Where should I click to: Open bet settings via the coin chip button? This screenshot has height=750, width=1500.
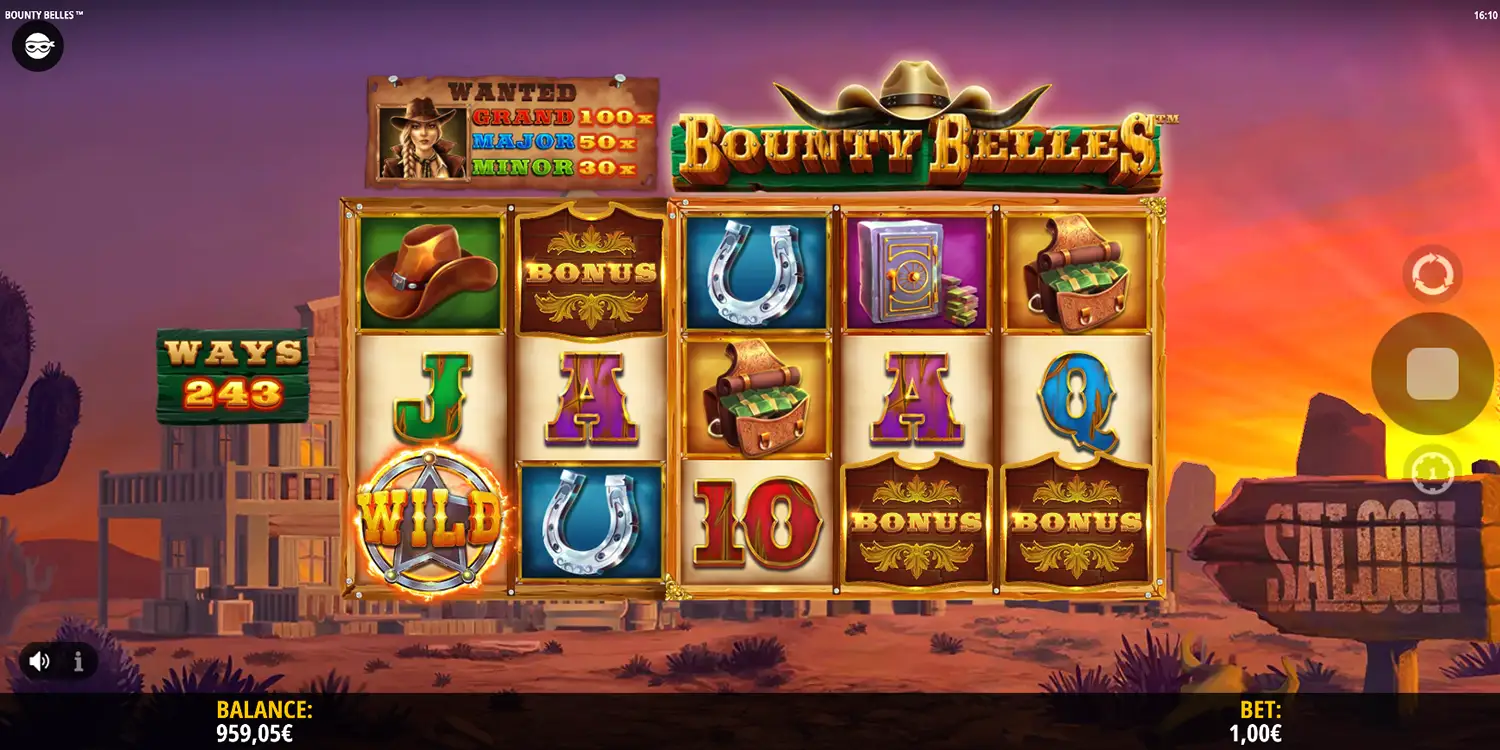click(1432, 470)
